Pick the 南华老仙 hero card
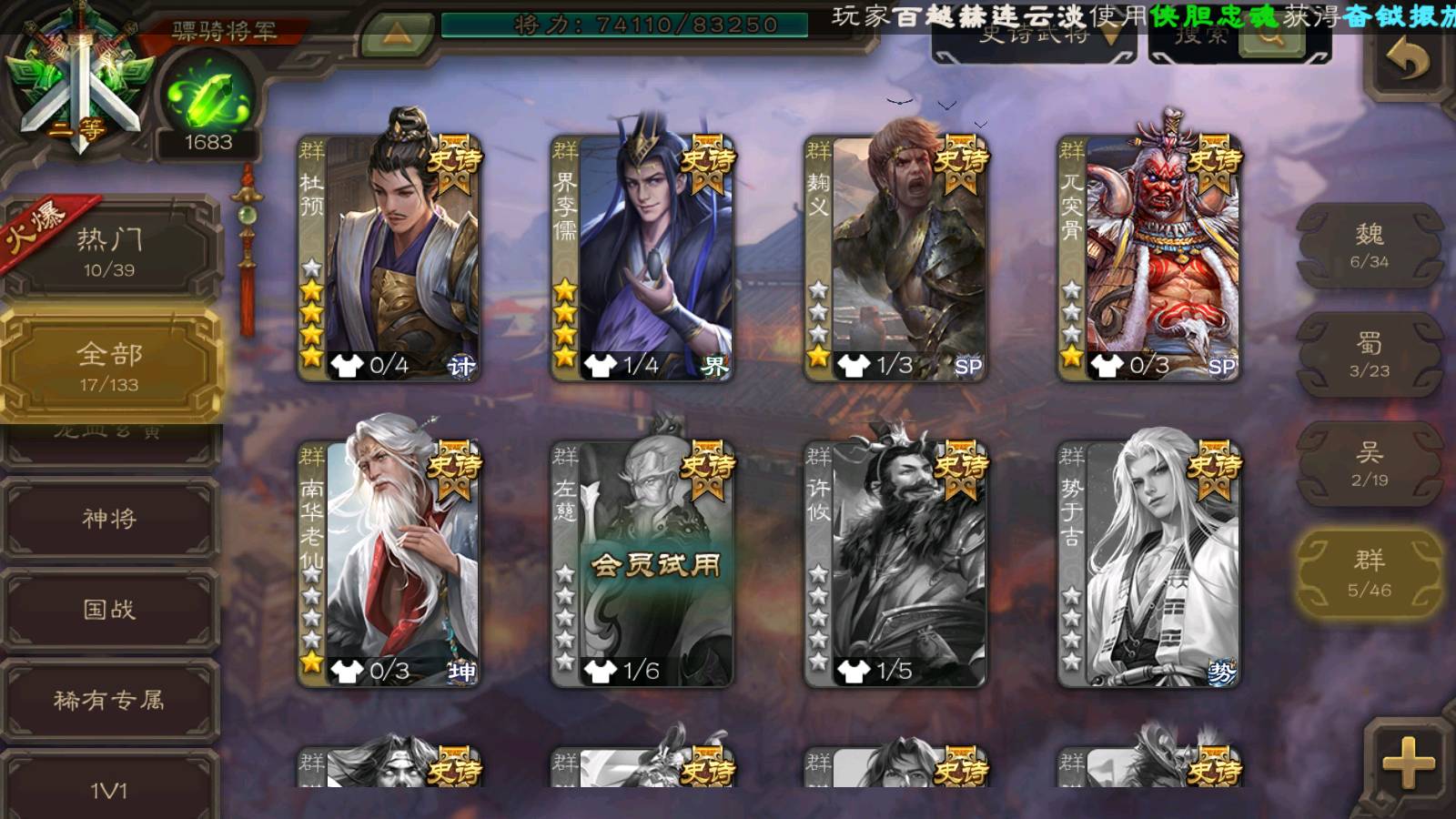Image resolution: width=1456 pixels, height=819 pixels. pyautogui.click(x=389, y=563)
